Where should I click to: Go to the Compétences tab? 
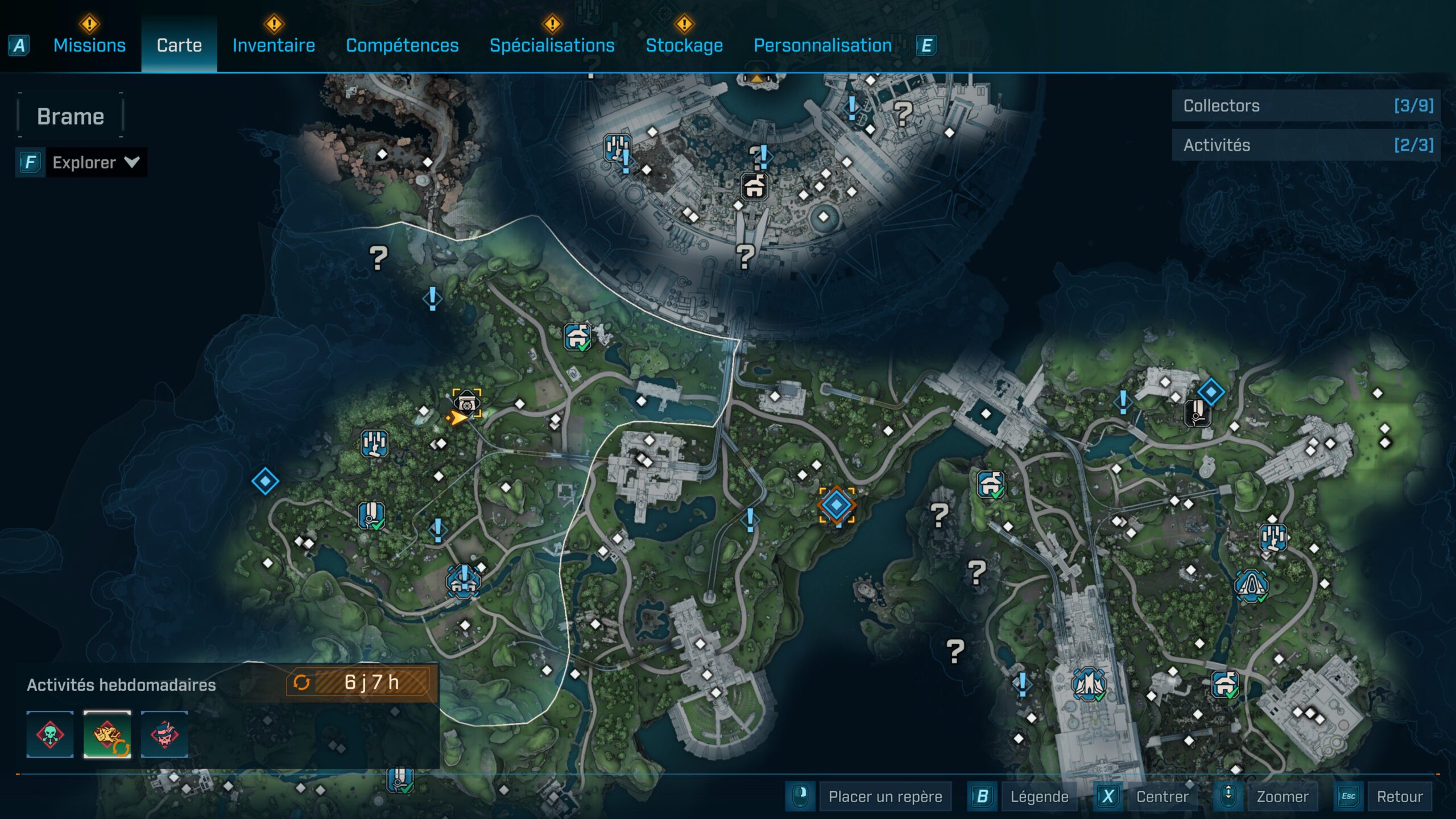pos(402,45)
